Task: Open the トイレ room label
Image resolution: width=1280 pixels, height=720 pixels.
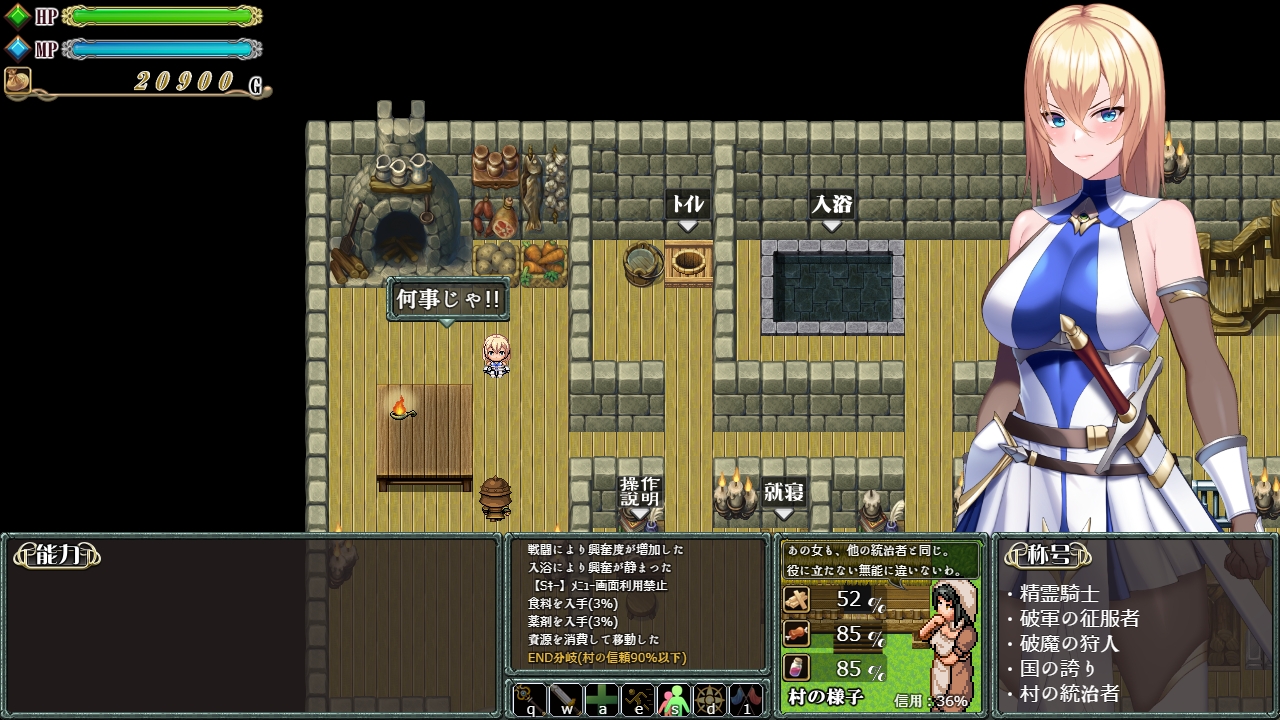Action: [x=687, y=203]
